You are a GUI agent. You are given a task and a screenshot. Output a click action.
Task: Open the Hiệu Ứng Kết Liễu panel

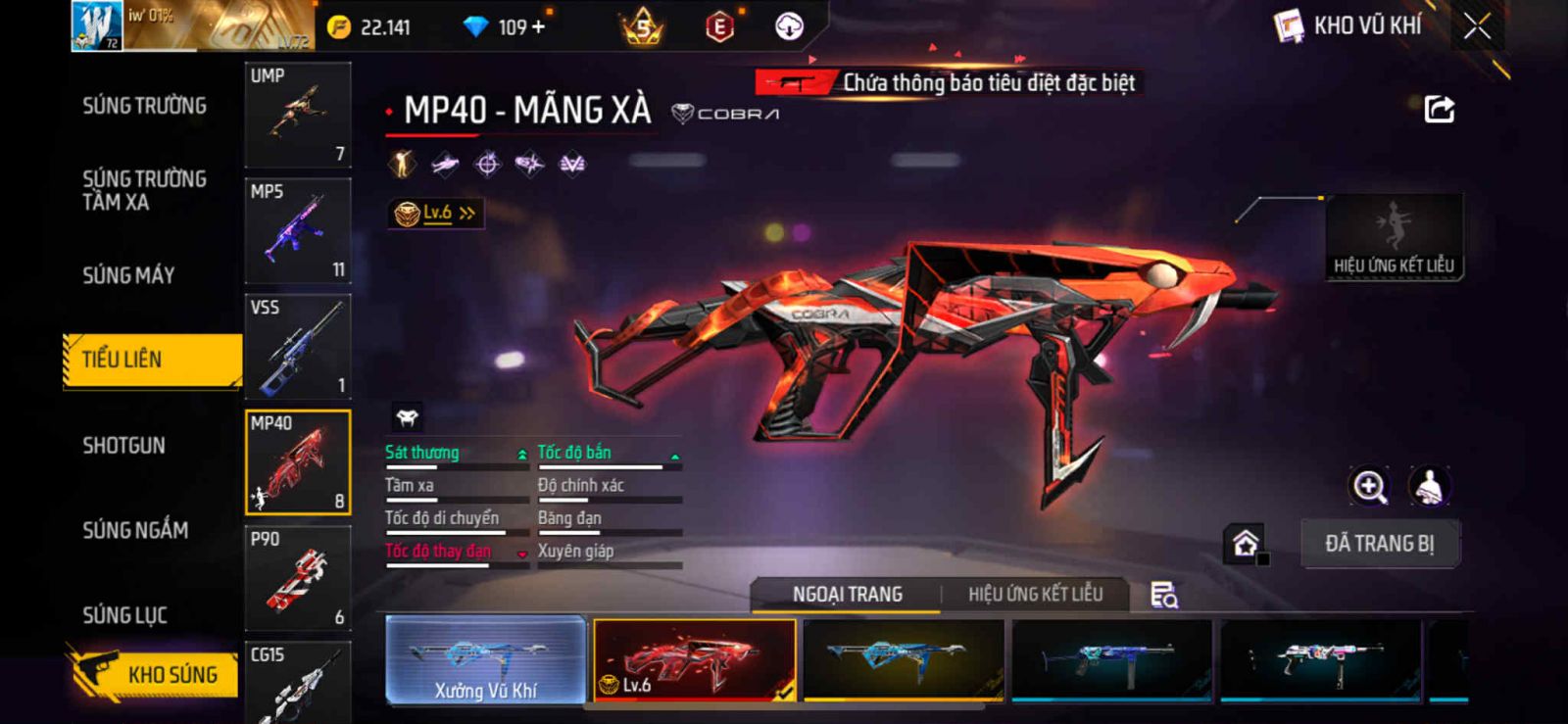tap(1394, 237)
